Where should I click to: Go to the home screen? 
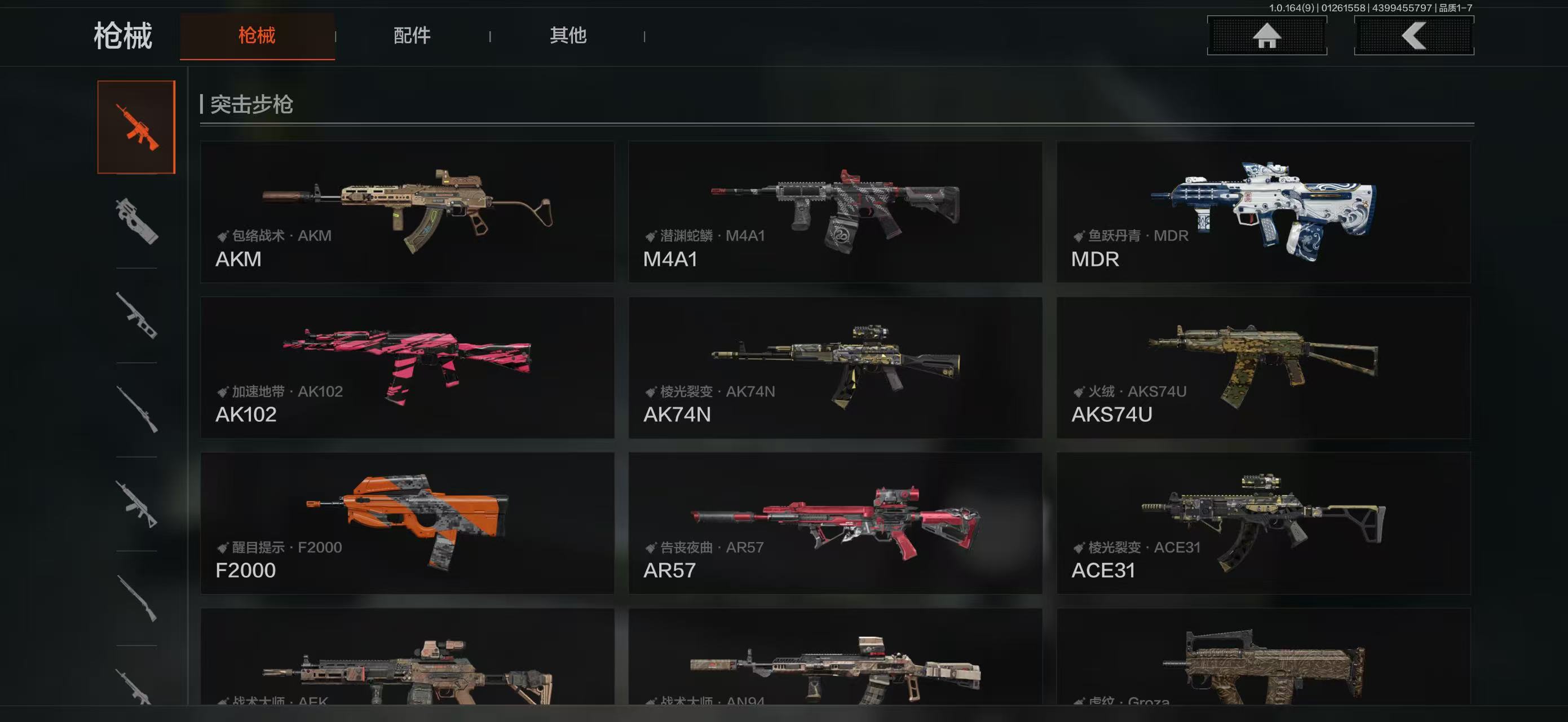point(1267,36)
